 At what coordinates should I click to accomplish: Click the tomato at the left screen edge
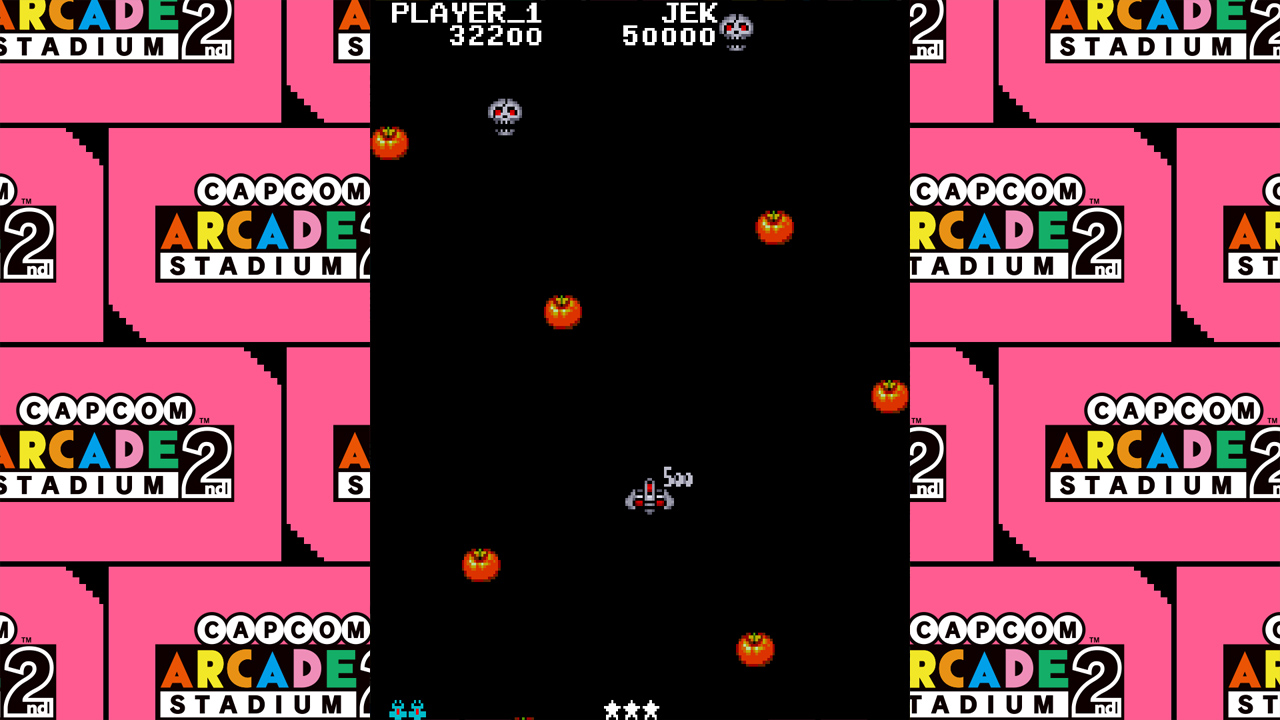(x=390, y=142)
